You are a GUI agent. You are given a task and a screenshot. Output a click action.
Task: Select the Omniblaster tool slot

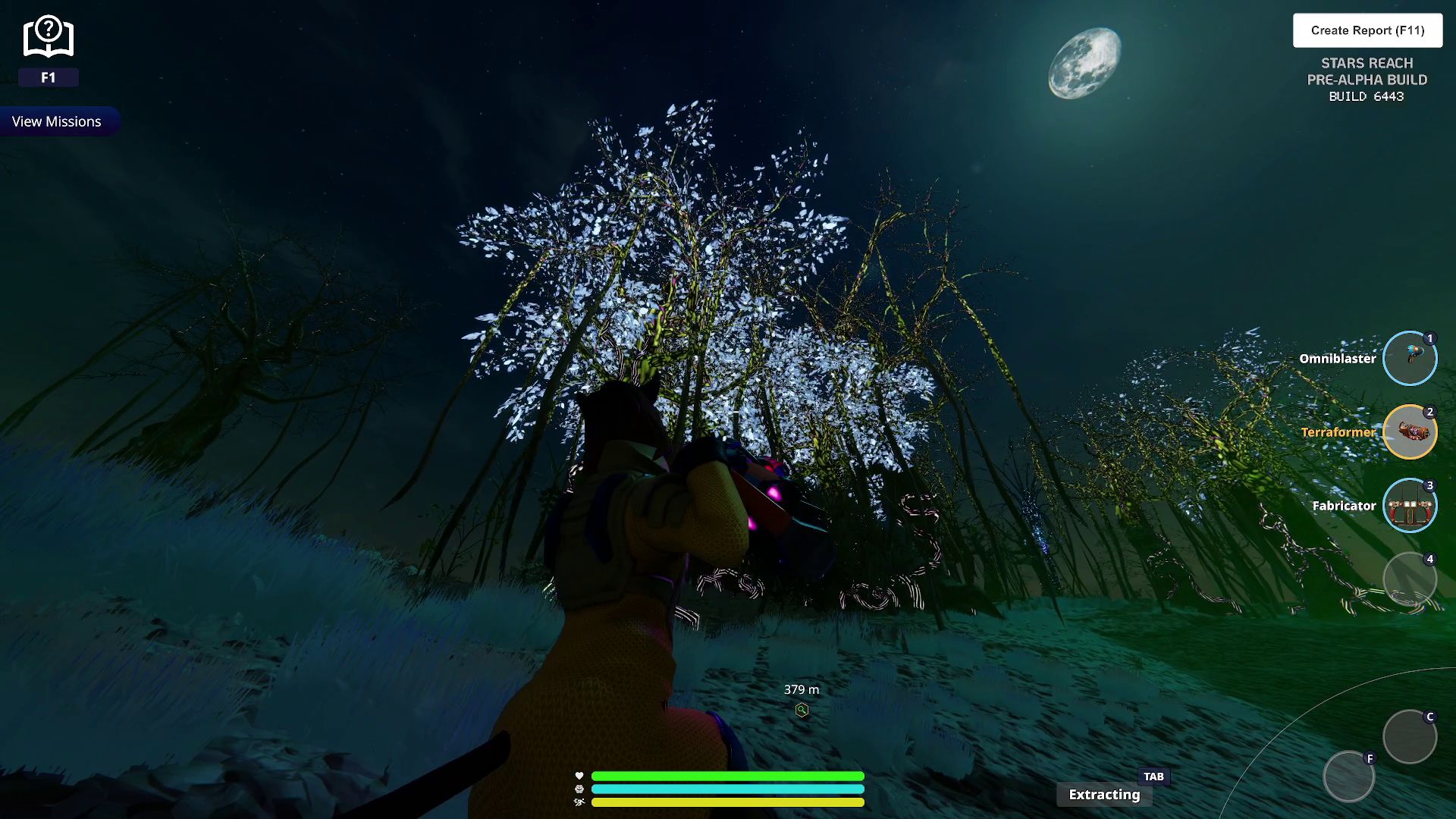1409,358
